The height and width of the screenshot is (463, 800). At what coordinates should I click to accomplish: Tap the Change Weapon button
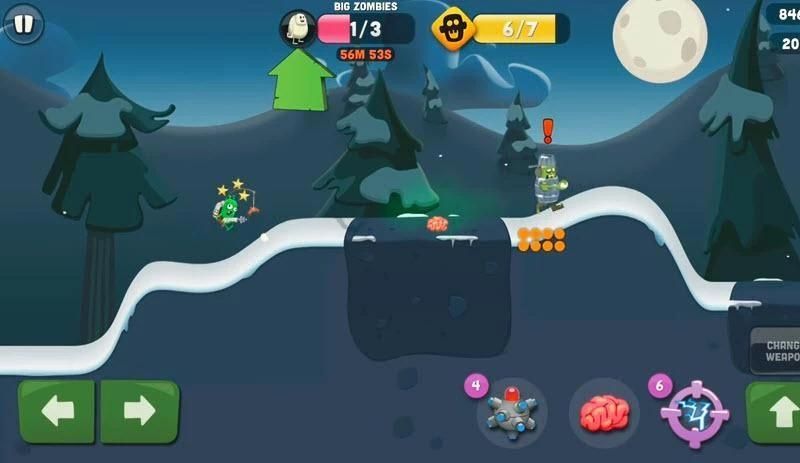[778, 350]
